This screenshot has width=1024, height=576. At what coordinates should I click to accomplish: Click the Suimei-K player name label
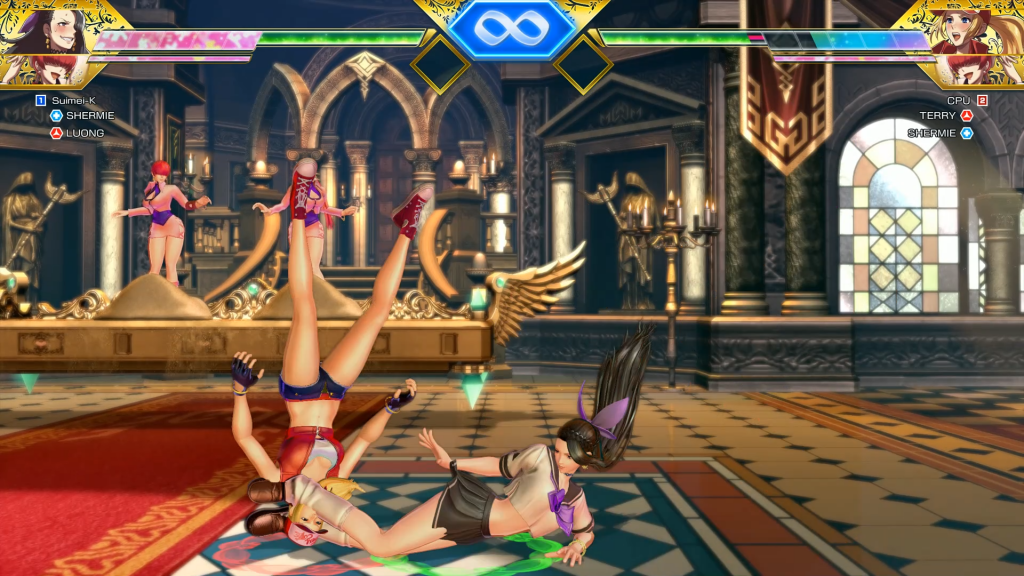72,100
